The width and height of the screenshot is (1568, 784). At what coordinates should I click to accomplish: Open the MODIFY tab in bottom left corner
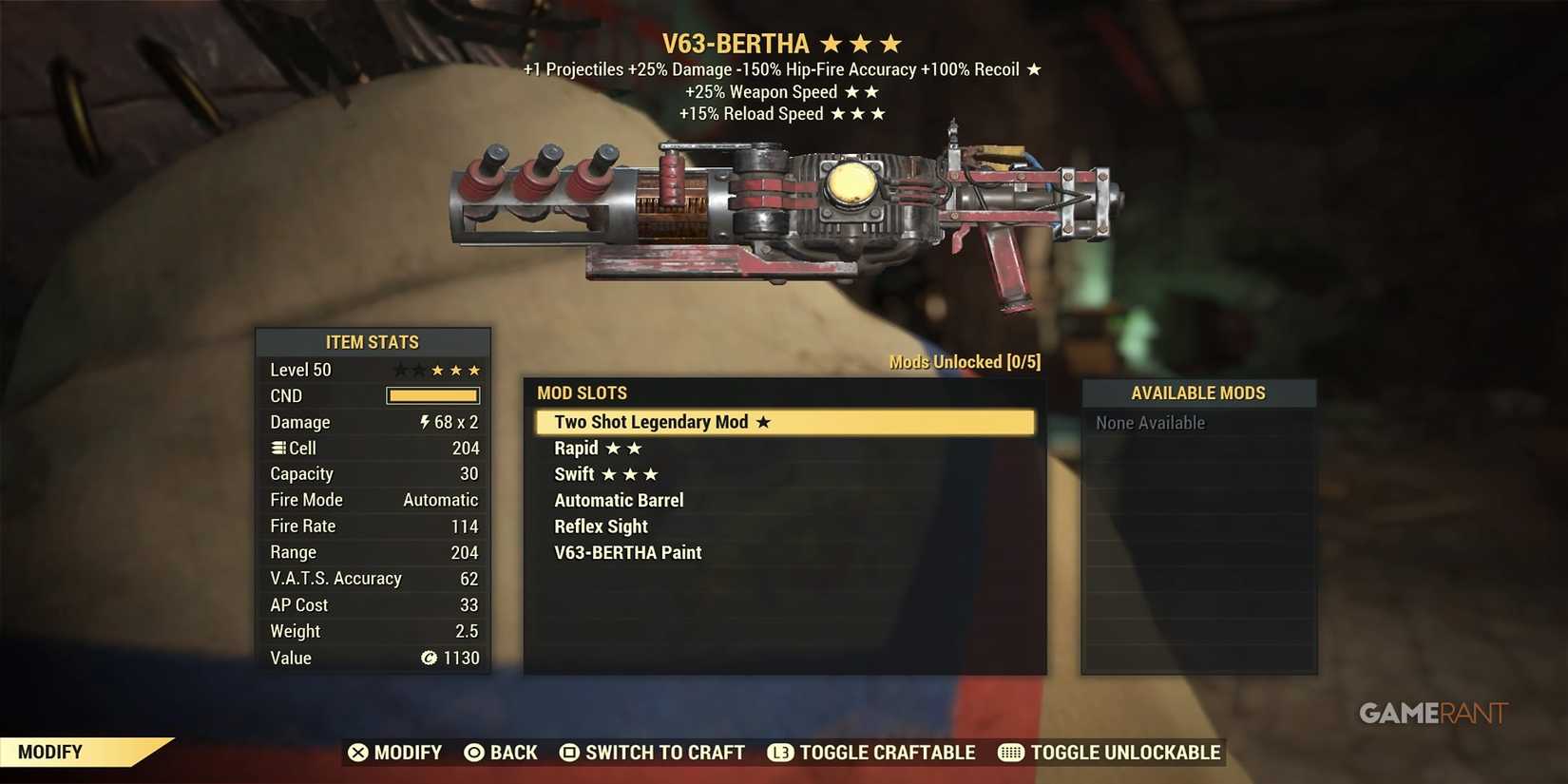pyautogui.click(x=52, y=751)
